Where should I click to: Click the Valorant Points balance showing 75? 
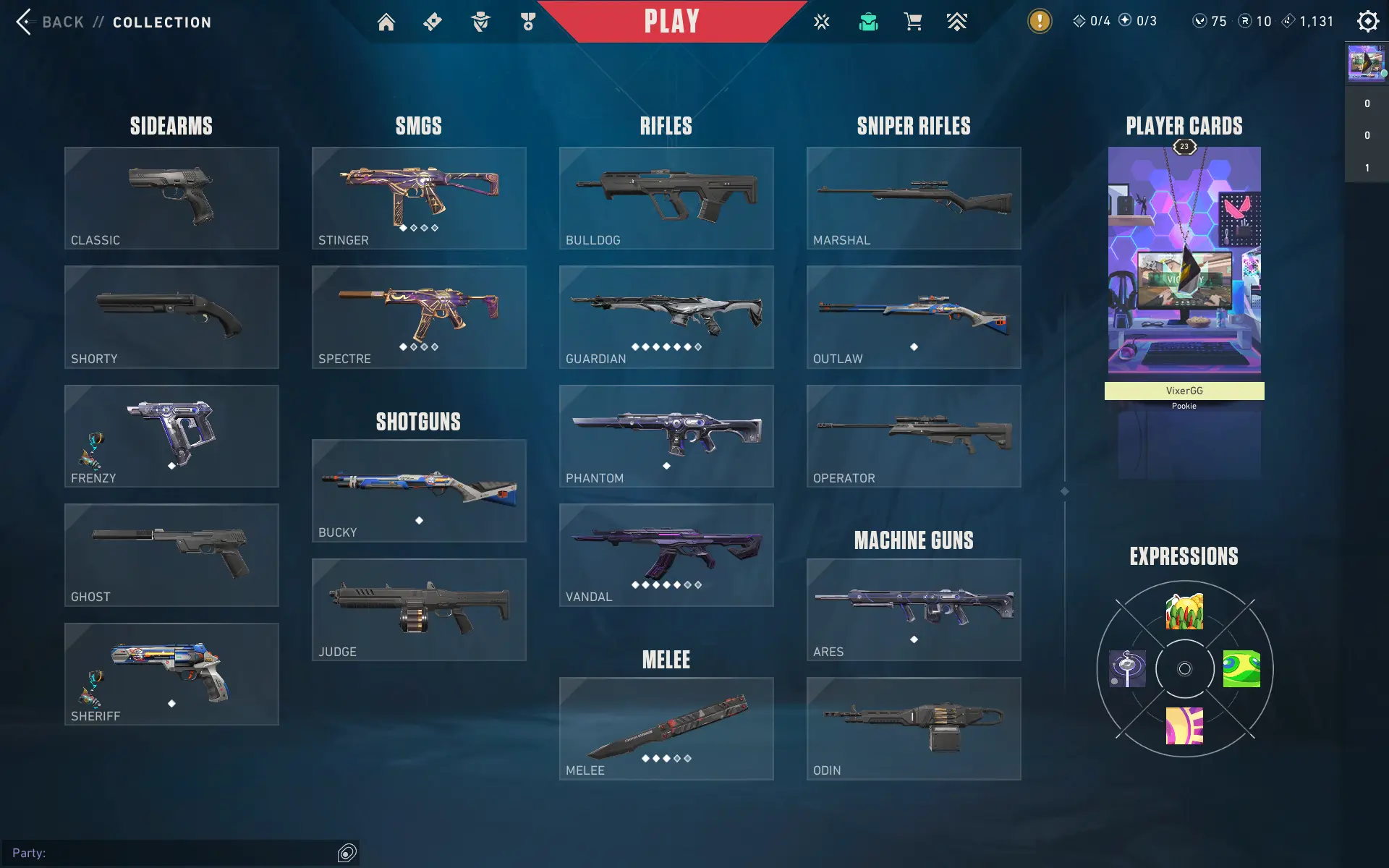pos(1210,21)
